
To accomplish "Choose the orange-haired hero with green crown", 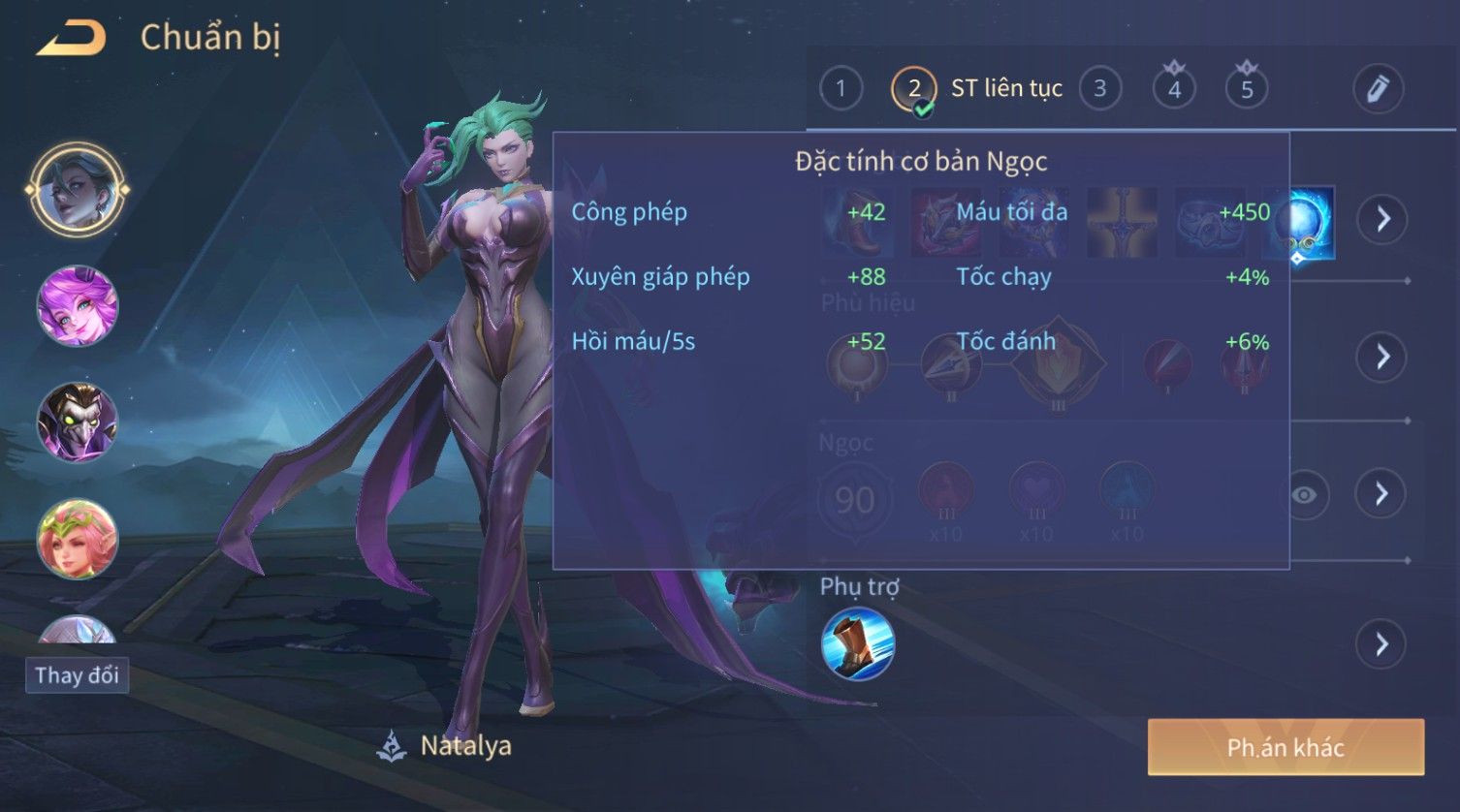I will click(x=77, y=539).
